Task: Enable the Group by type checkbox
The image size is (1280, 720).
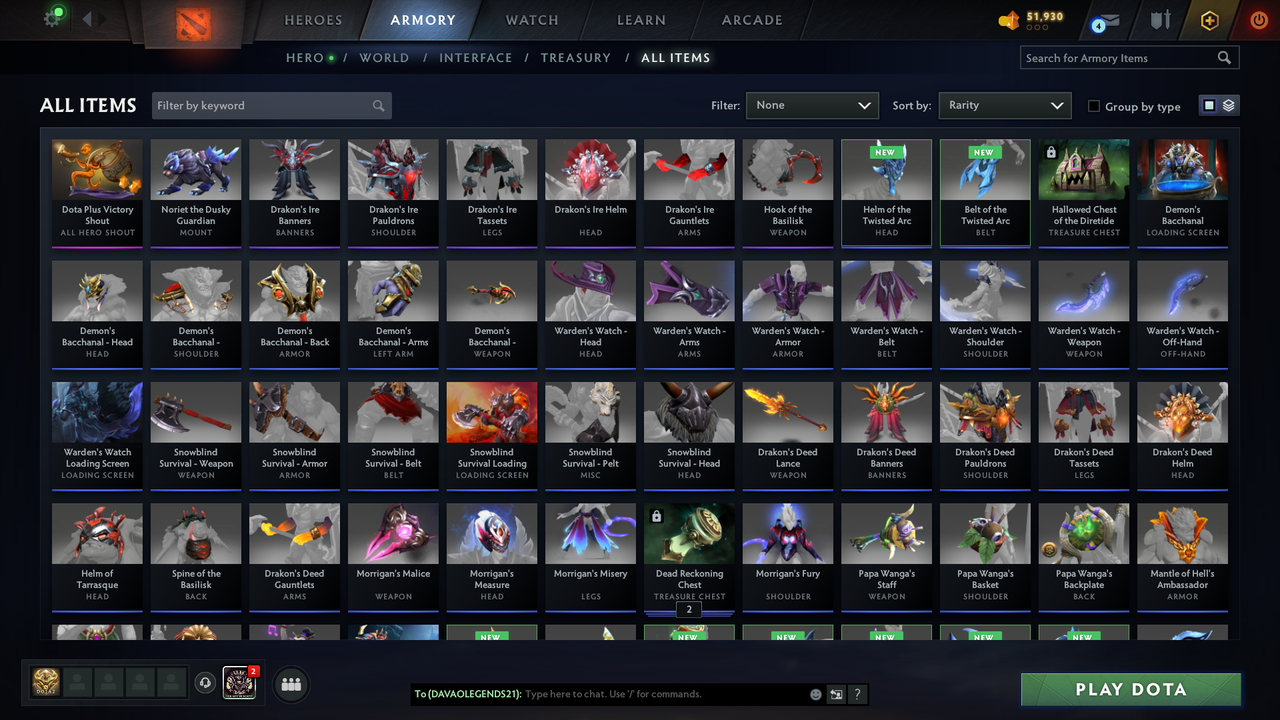Action: (1094, 106)
